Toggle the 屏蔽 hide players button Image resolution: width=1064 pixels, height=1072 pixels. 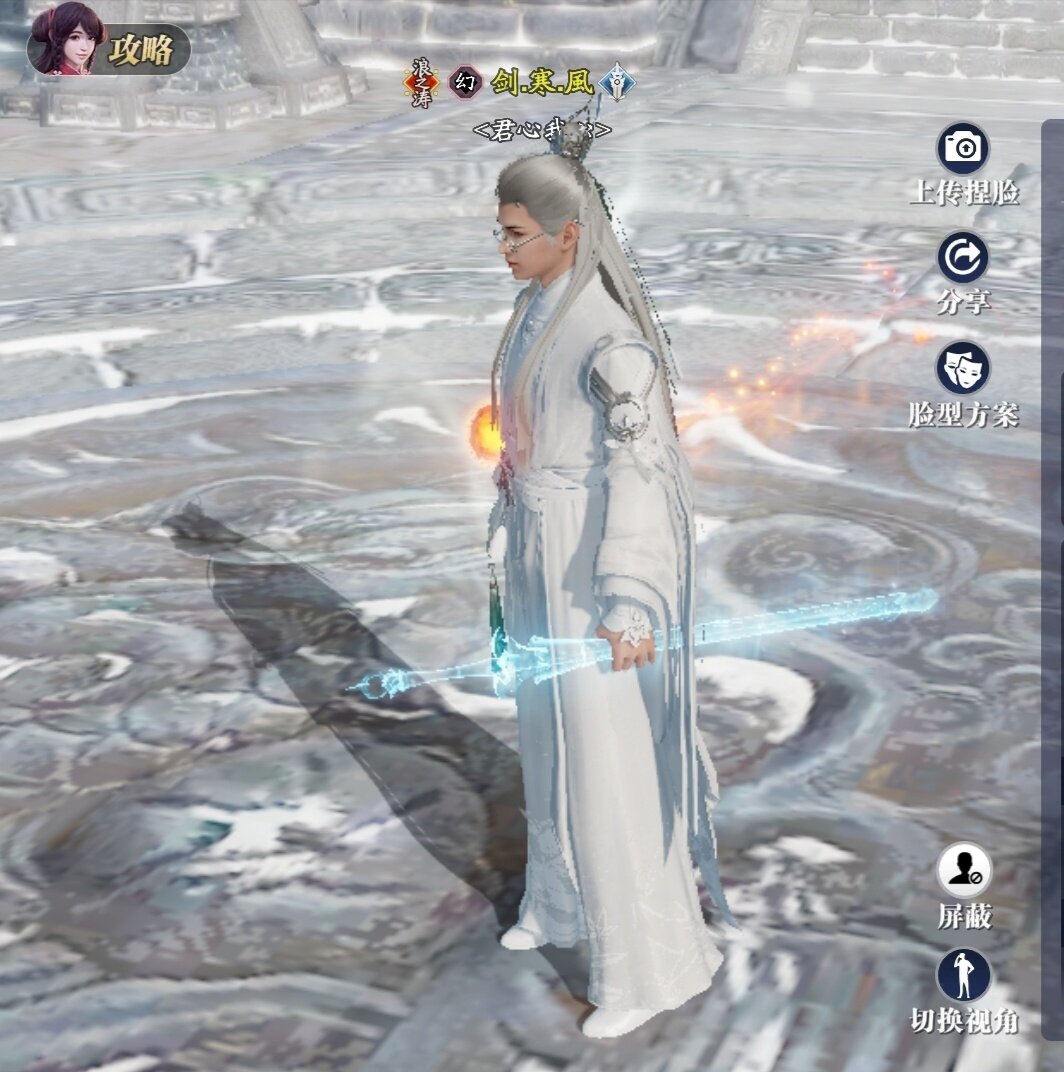tap(964, 871)
